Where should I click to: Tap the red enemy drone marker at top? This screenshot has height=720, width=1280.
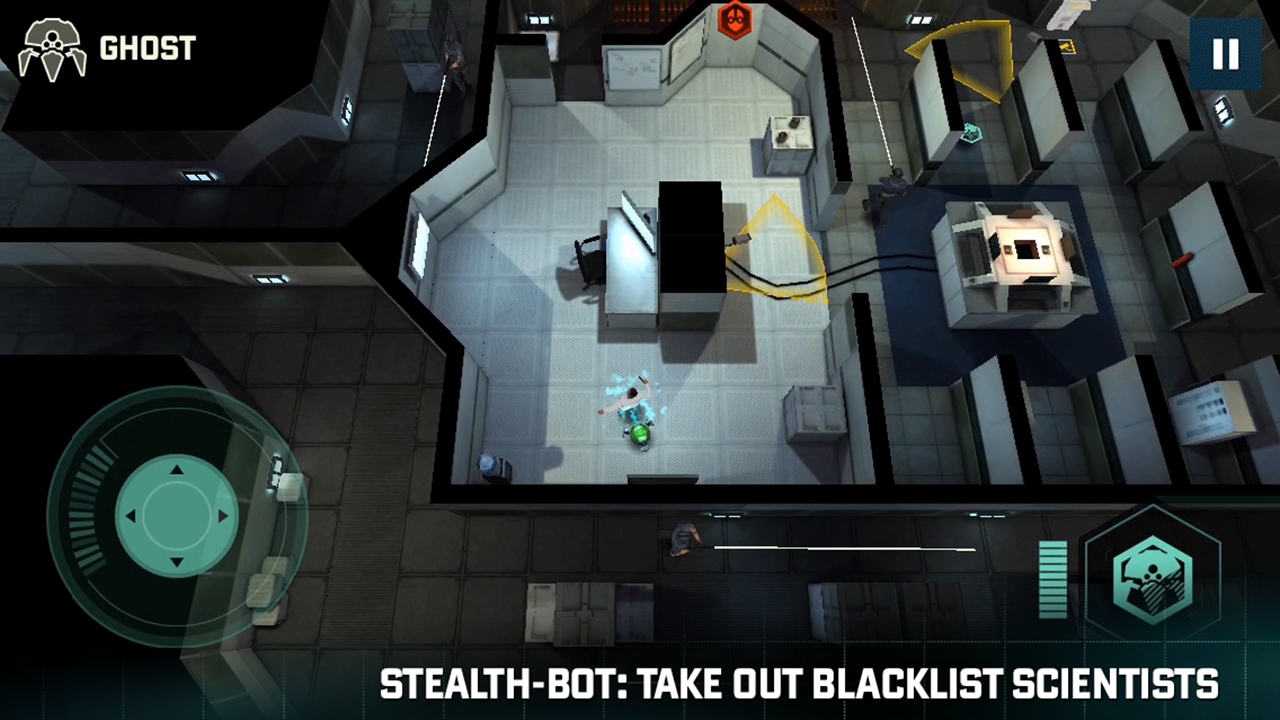pyautogui.click(x=736, y=20)
